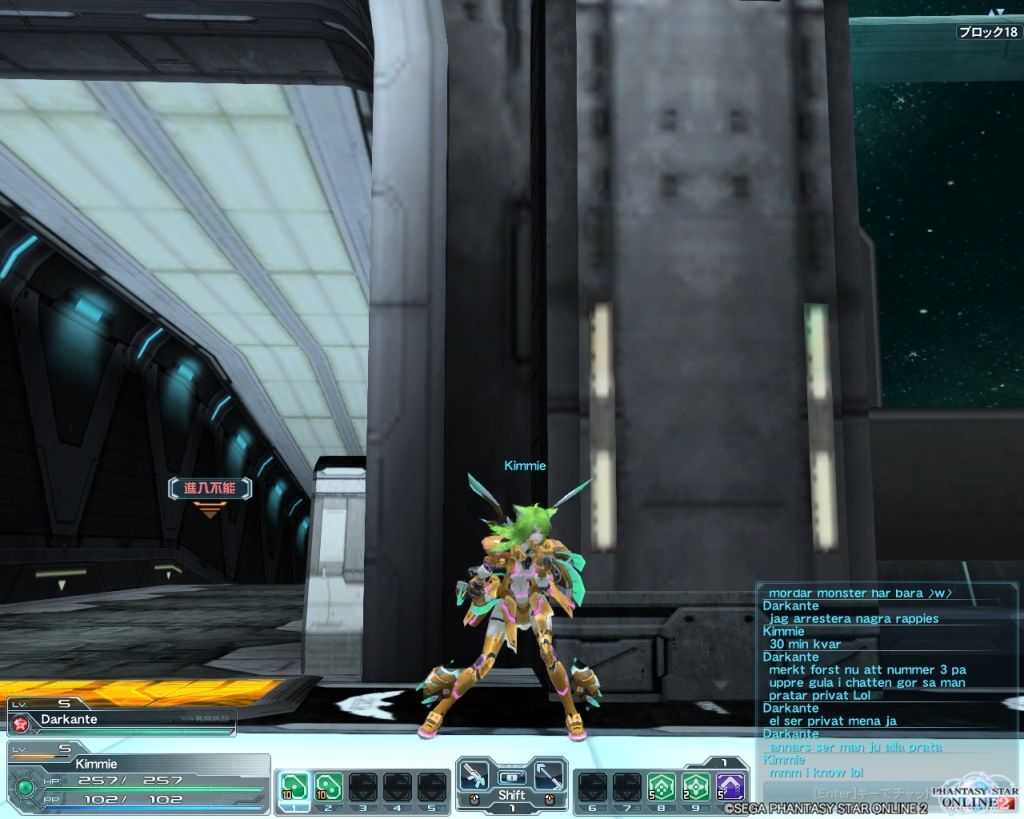Select the rifle weapon action icon
This screenshot has height=819, width=1024.
click(x=477, y=776)
